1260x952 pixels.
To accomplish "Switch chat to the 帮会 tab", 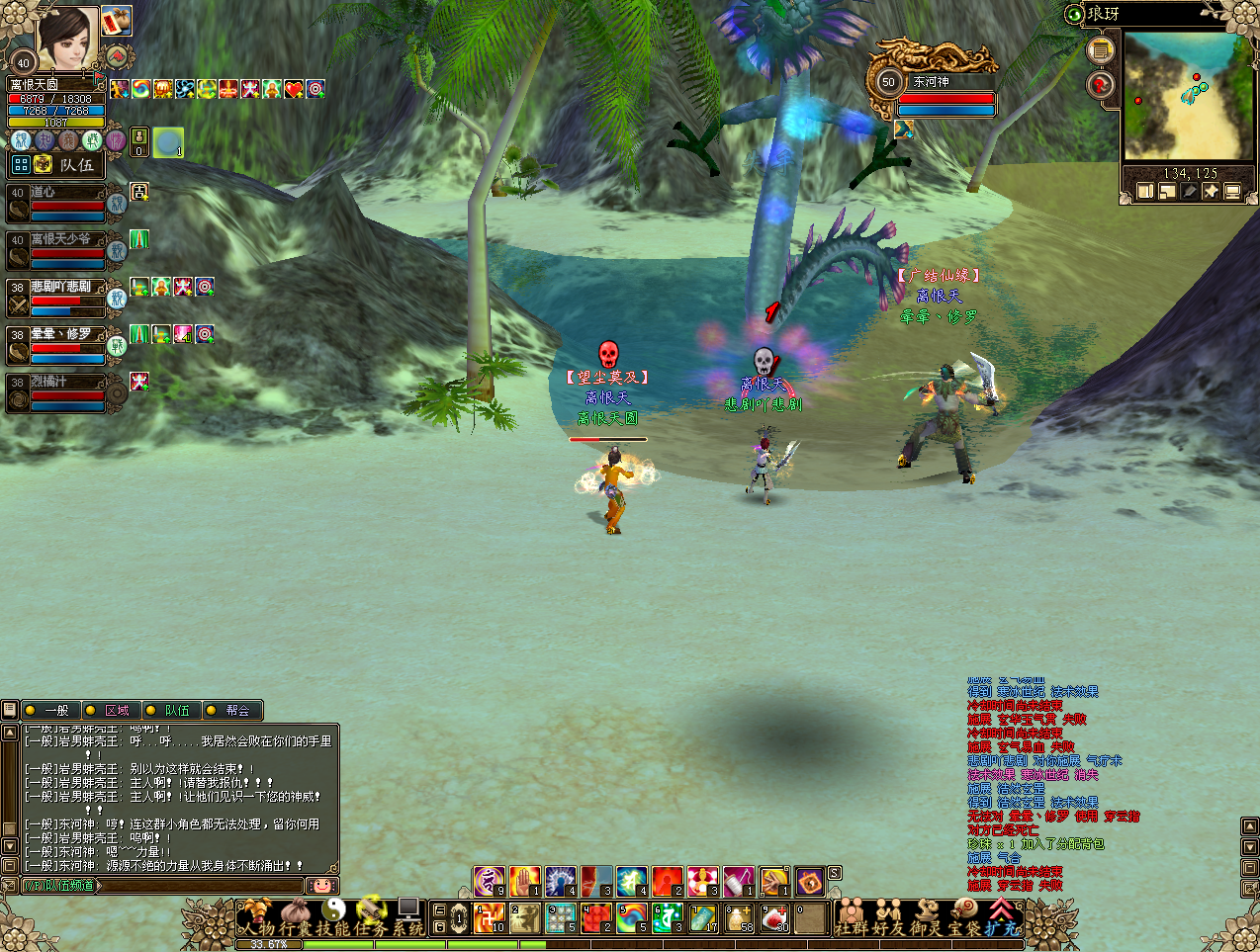I will (233, 710).
